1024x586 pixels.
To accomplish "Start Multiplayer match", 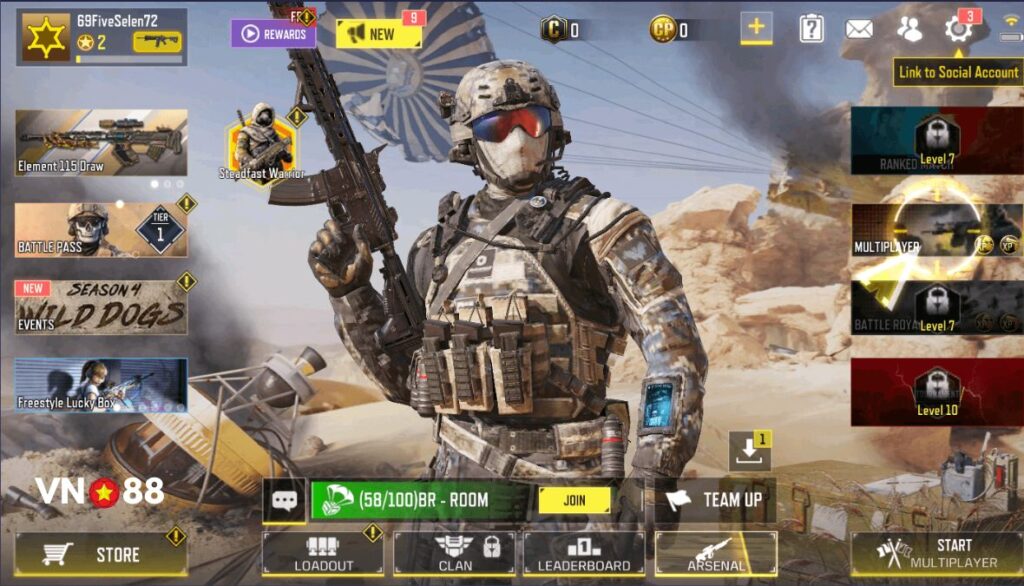I will coord(936,553).
